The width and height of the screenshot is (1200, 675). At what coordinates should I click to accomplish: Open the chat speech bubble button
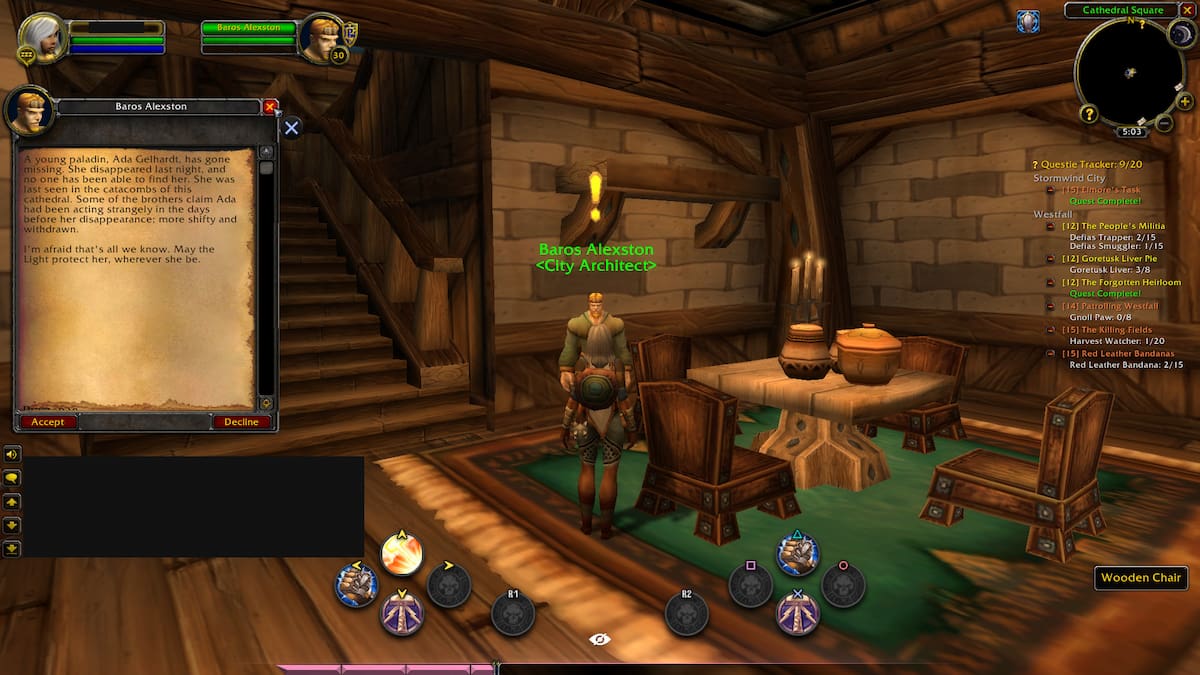(x=12, y=478)
